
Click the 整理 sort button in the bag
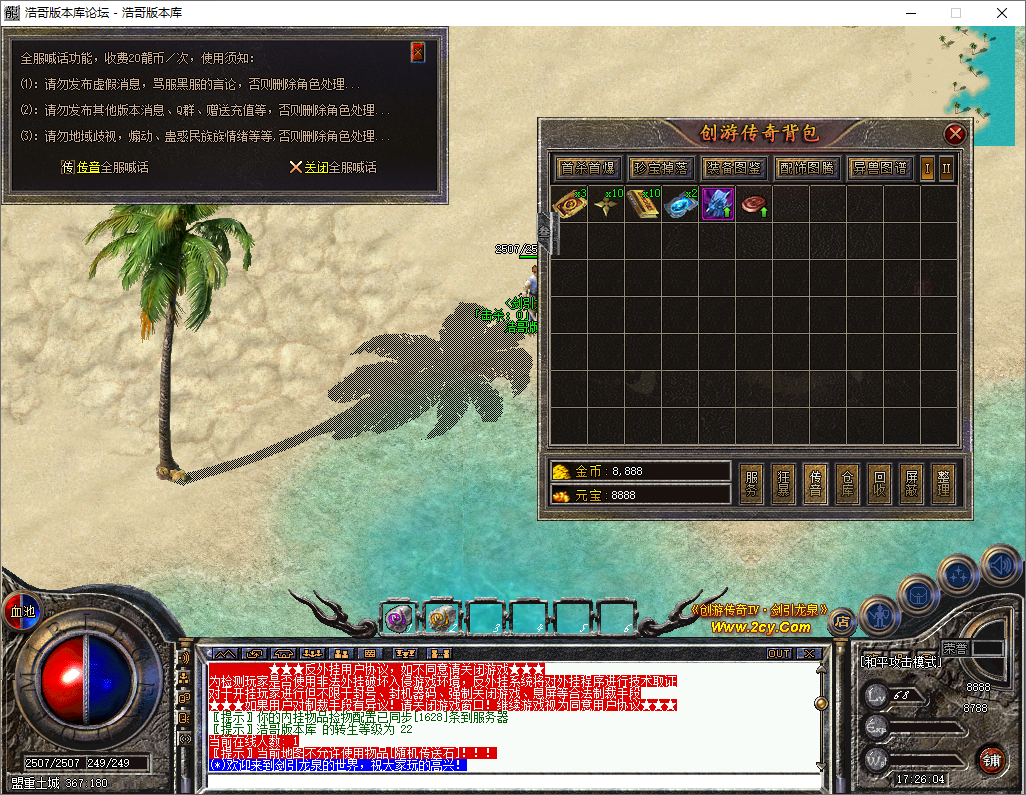pos(941,484)
